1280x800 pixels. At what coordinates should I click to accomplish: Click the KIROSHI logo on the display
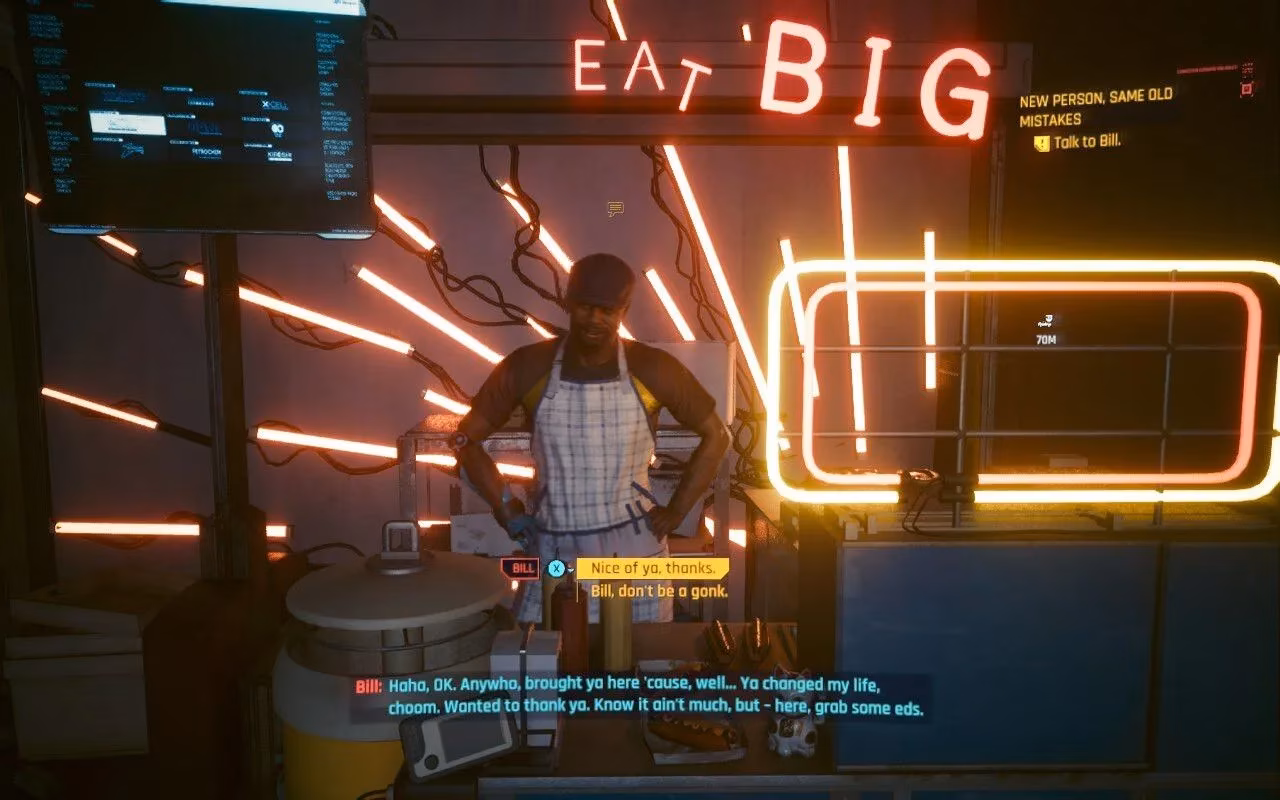pyautogui.click(x=280, y=153)
